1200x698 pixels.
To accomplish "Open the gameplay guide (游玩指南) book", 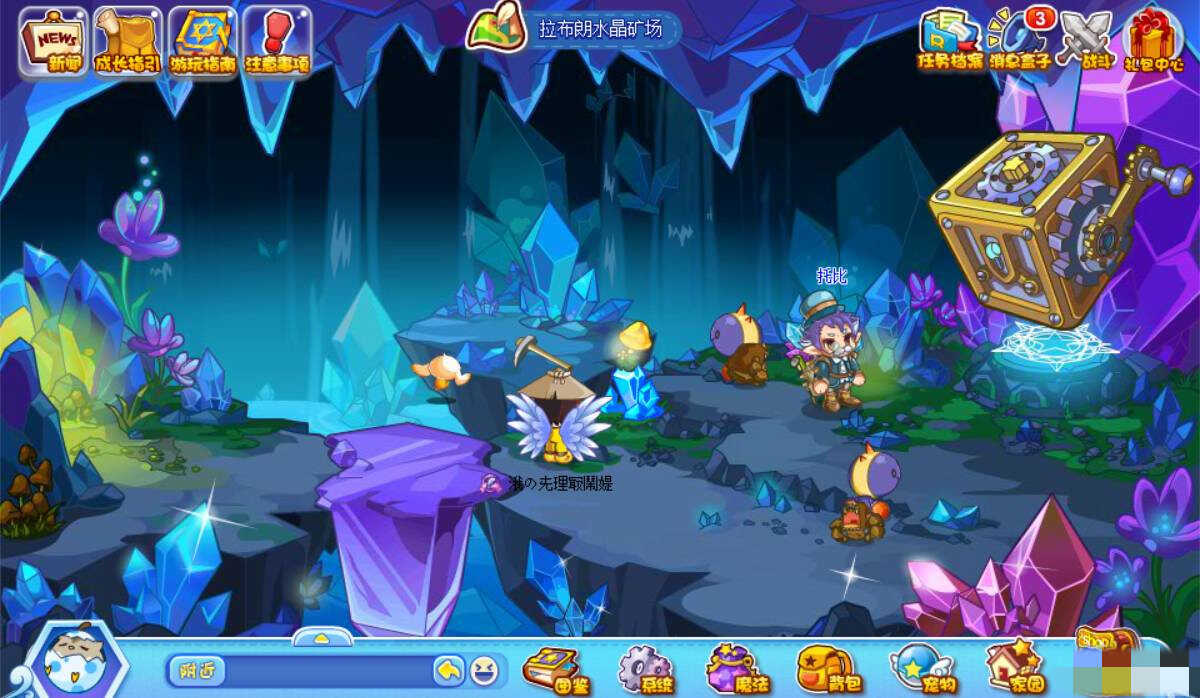I will point(202,42).
